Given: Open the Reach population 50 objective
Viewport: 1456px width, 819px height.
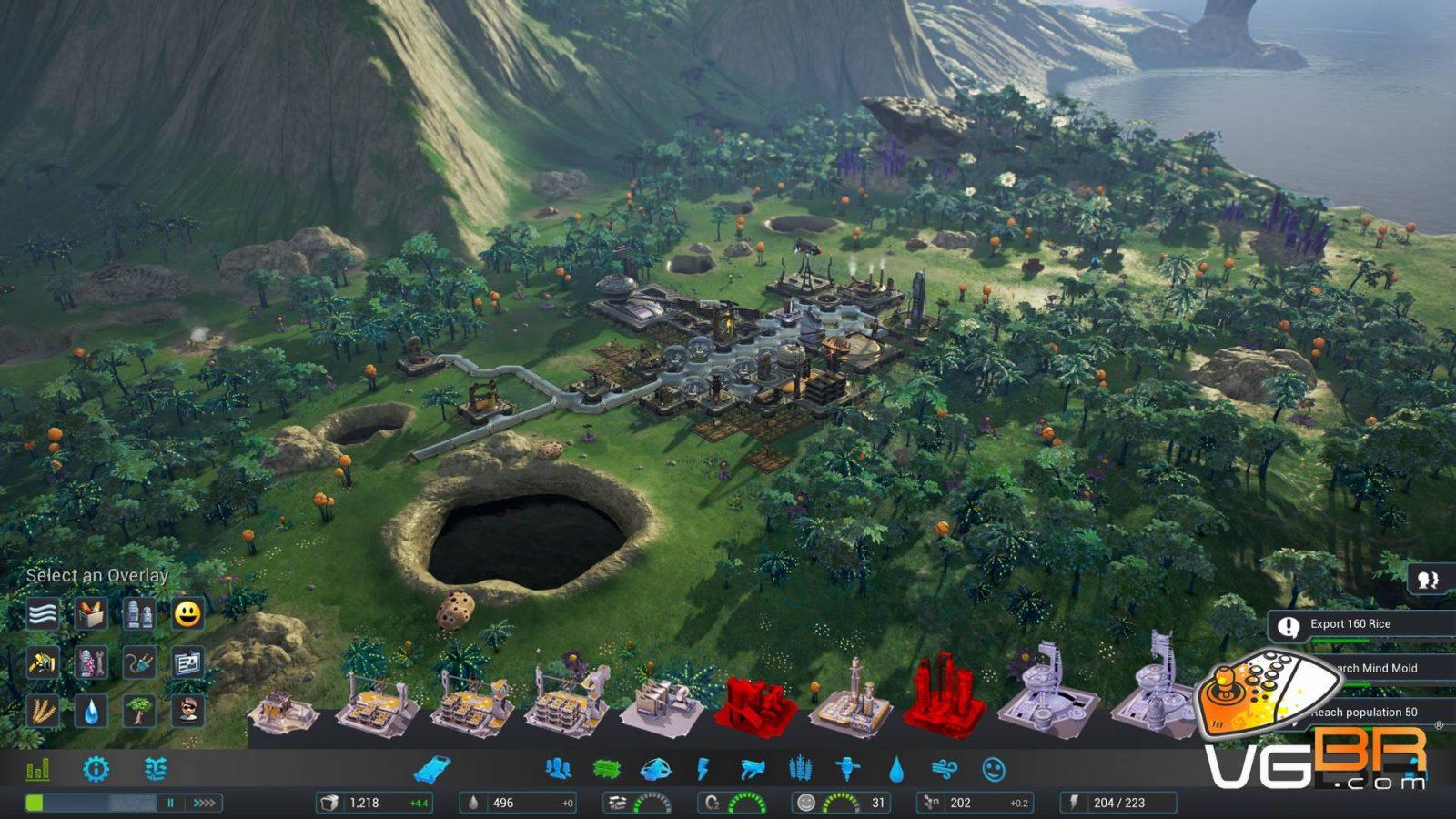Looking at the screenshot, I should [1364, 713].
